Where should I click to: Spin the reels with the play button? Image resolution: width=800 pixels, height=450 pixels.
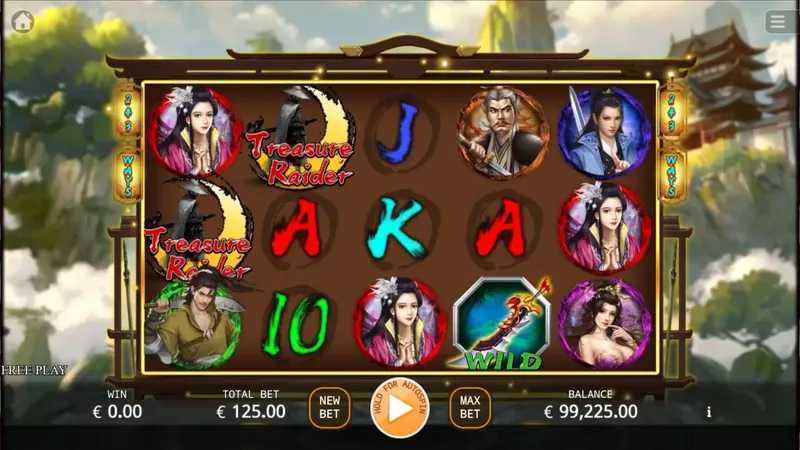399,408
